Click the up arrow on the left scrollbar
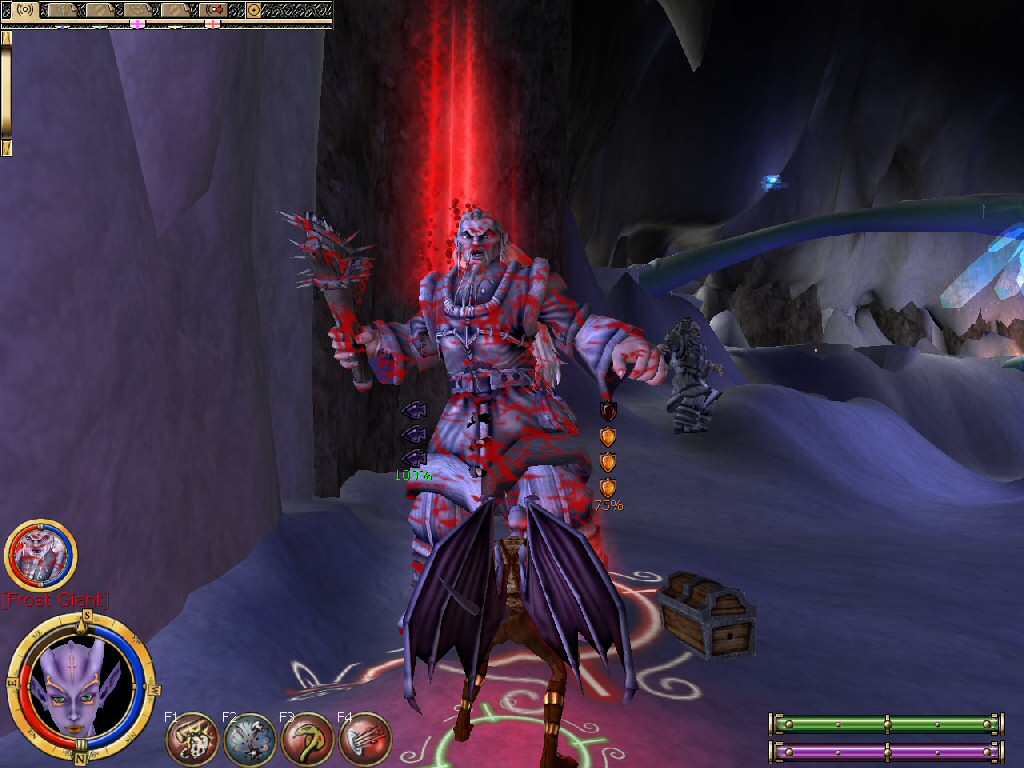The width and height of the screenshot is (1024, 768). [7, 37]
